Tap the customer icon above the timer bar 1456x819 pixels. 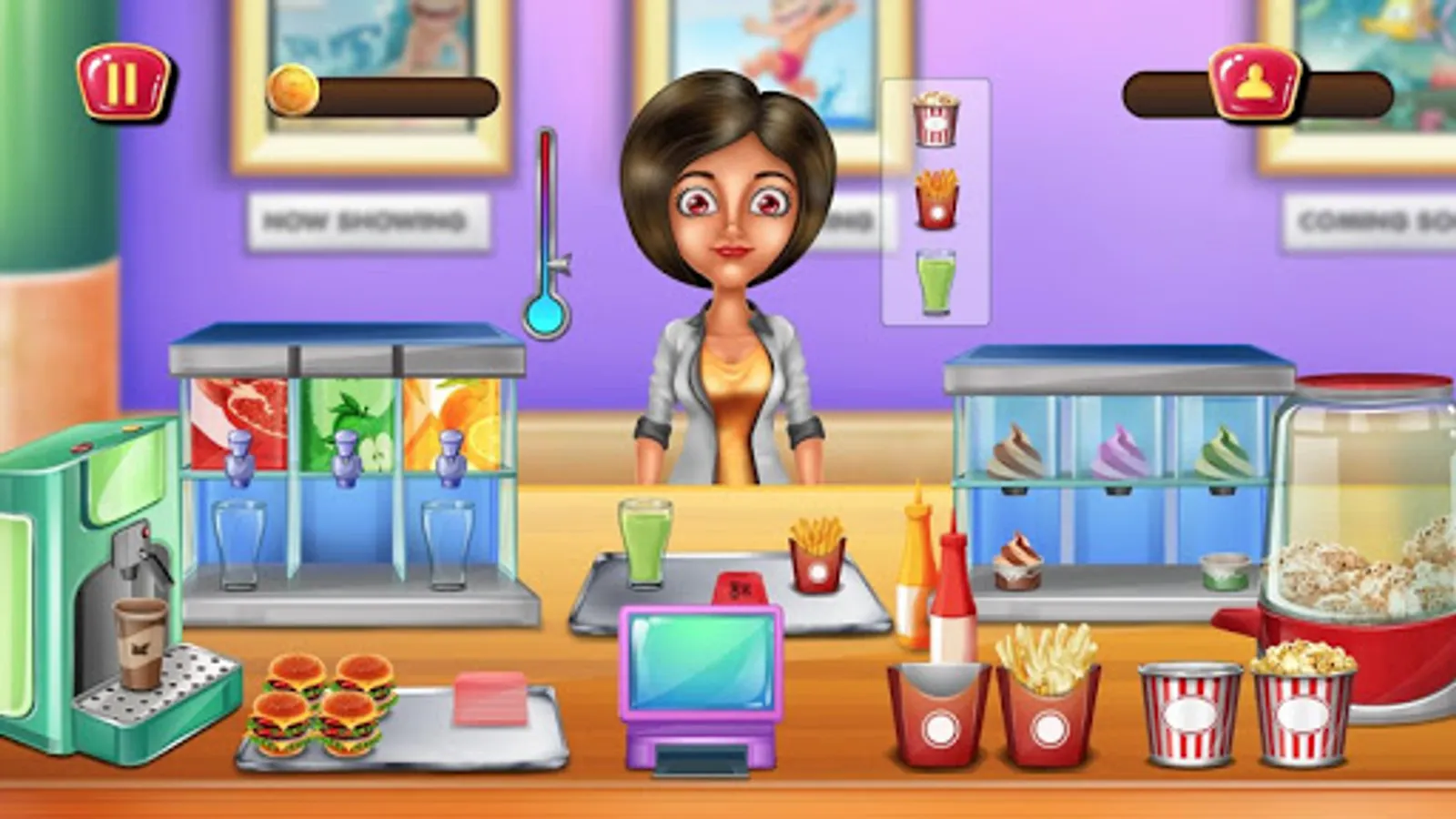(x=1254, y=82)
